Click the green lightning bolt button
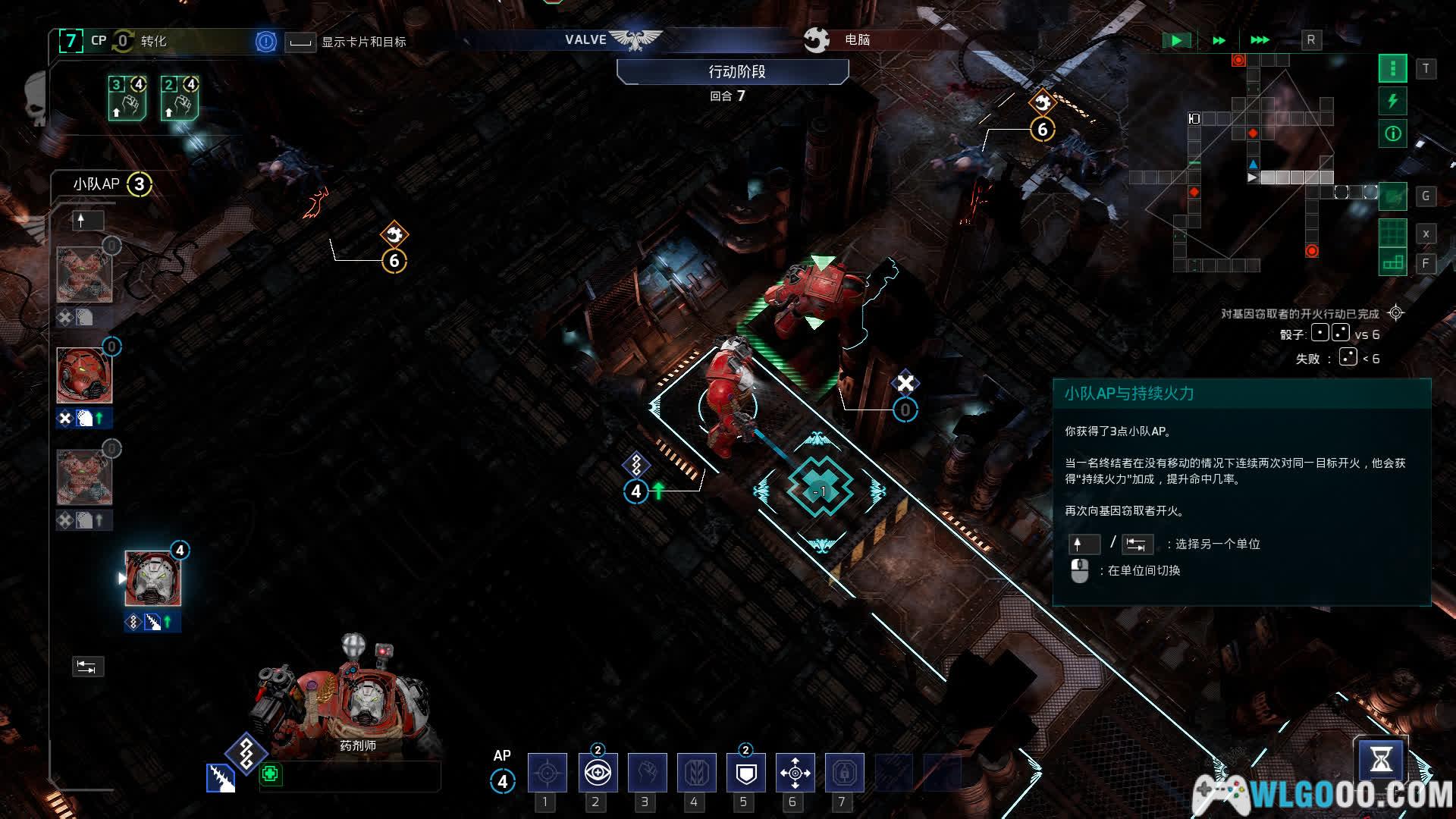 click(1392, 101)
